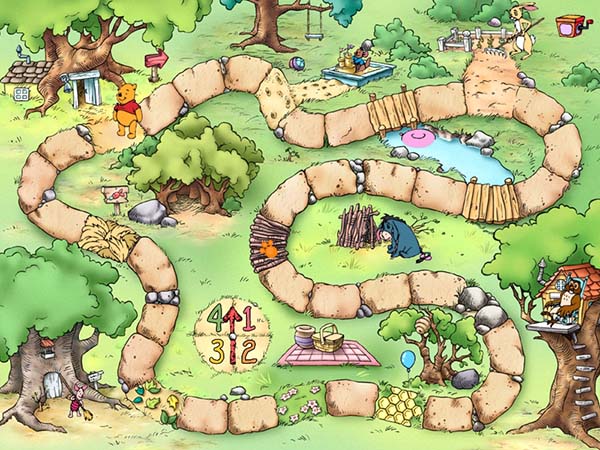Screen dimensions: 600x450
Task: Spin the numbered spinner with the red arrow
Action: 230,335
